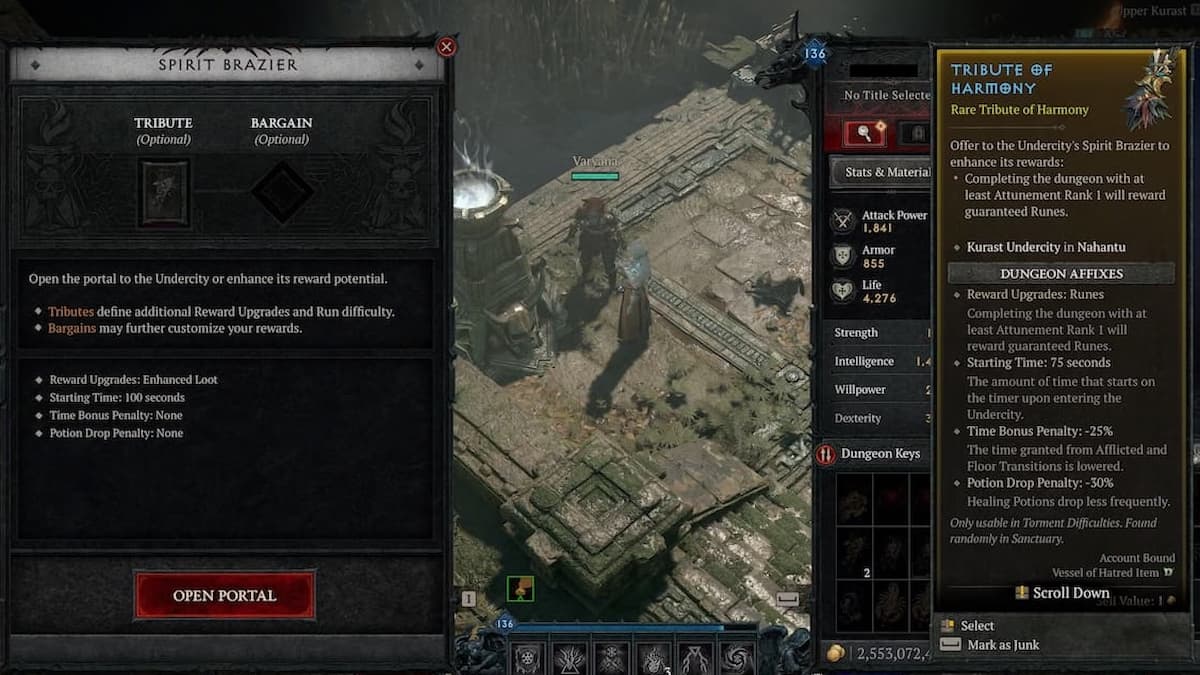Screen dimensions: 1200x675
Task: Close the Spirit Brazier window
Action: click(447, 47)
